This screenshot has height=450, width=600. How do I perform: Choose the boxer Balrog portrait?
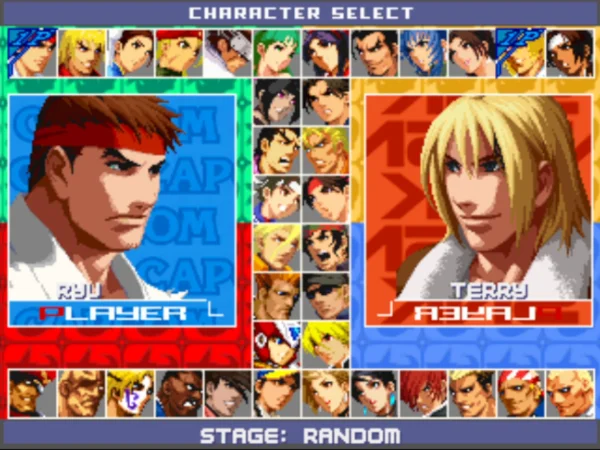click(179, 393)
